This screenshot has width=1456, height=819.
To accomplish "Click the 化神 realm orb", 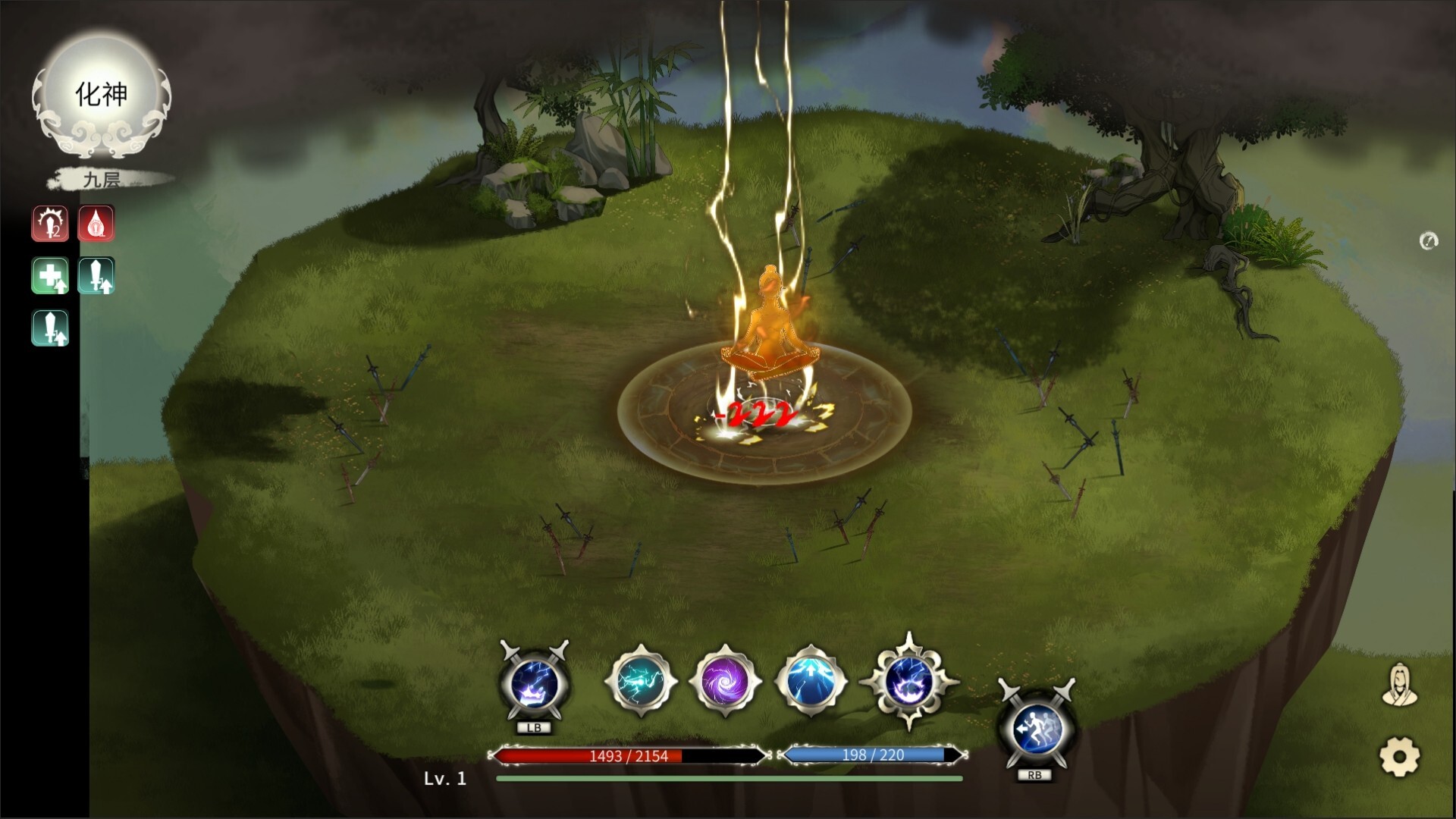I will (x=102, y=96).
